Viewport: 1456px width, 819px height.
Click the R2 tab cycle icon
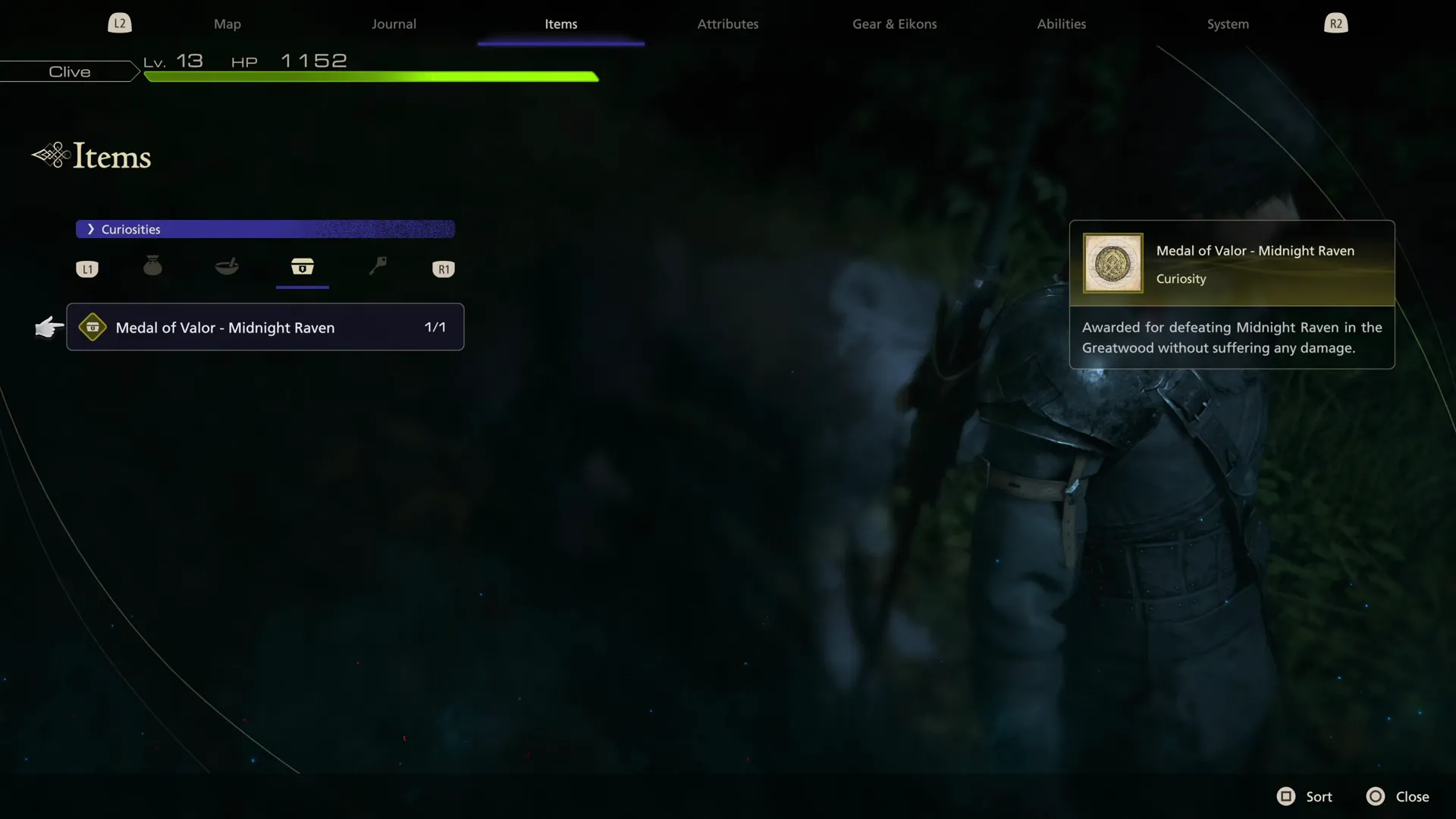coord(1335,23)
